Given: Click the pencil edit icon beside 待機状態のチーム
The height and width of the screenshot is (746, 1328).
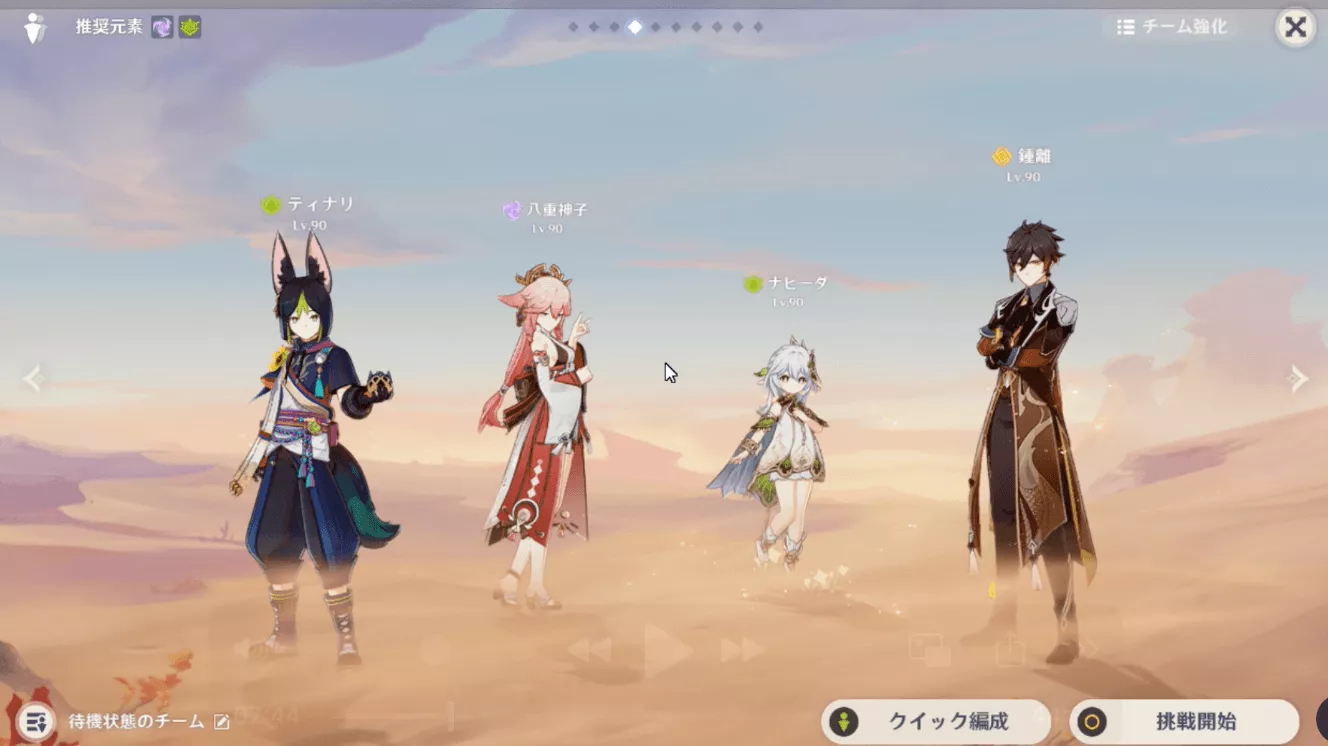Looking at the screenshot, I should pyautogui.click(x=222, y=722).
